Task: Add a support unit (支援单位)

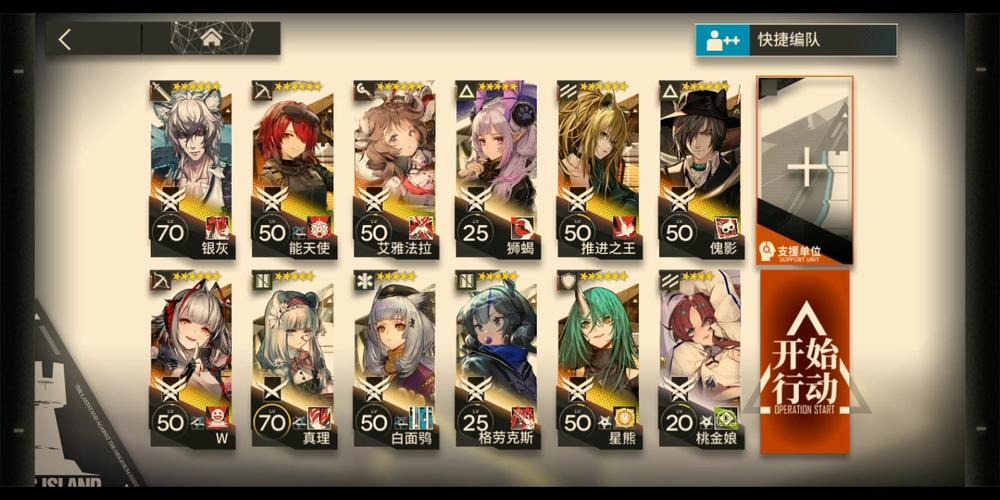Action: tap(805, 170)
